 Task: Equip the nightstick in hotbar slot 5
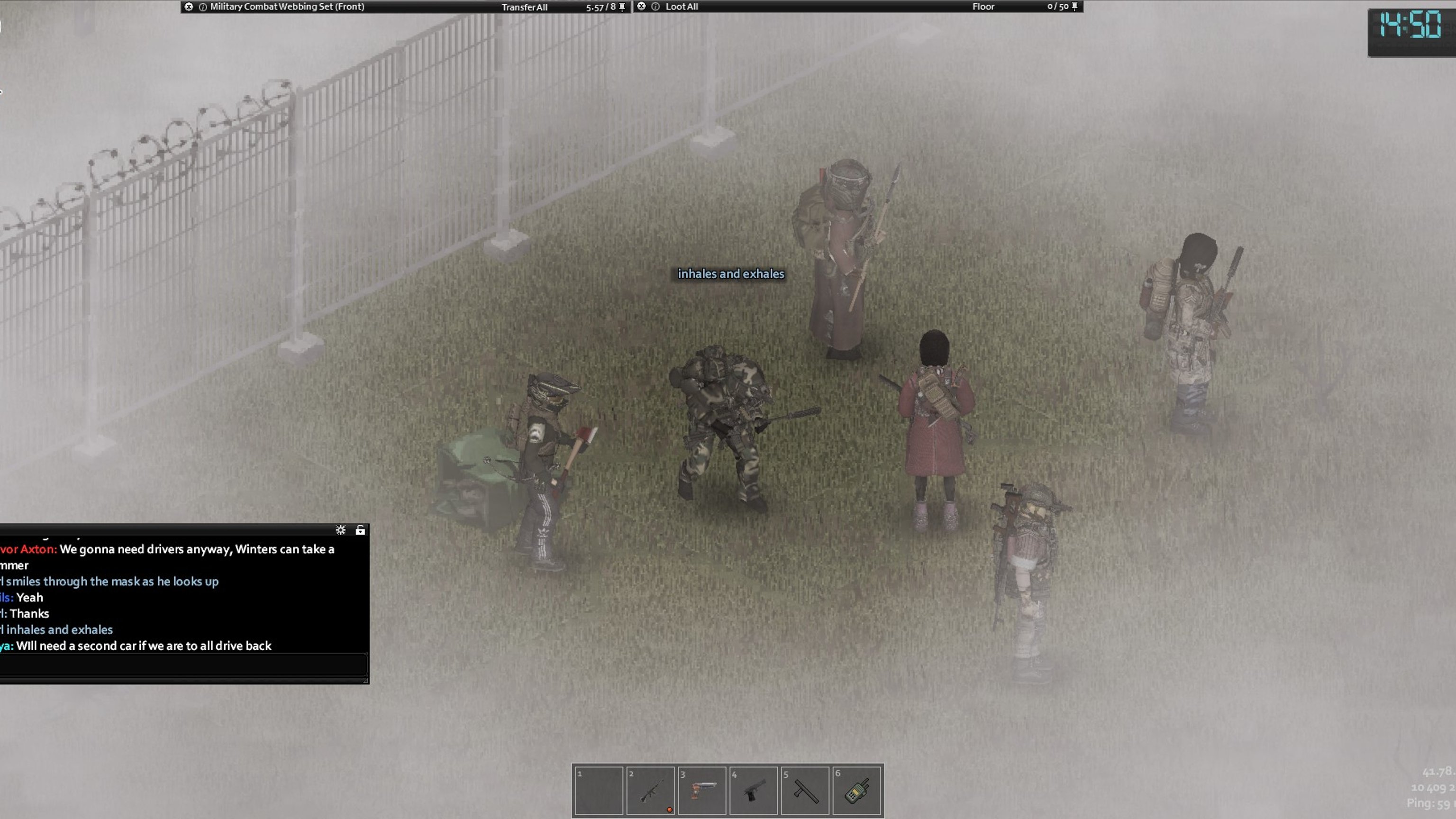805,790
